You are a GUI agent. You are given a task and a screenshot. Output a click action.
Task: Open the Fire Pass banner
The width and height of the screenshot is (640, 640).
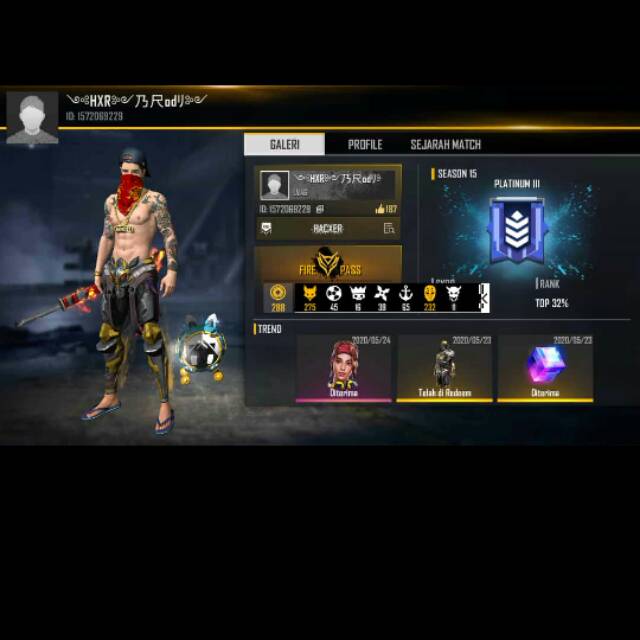(328, 264)
